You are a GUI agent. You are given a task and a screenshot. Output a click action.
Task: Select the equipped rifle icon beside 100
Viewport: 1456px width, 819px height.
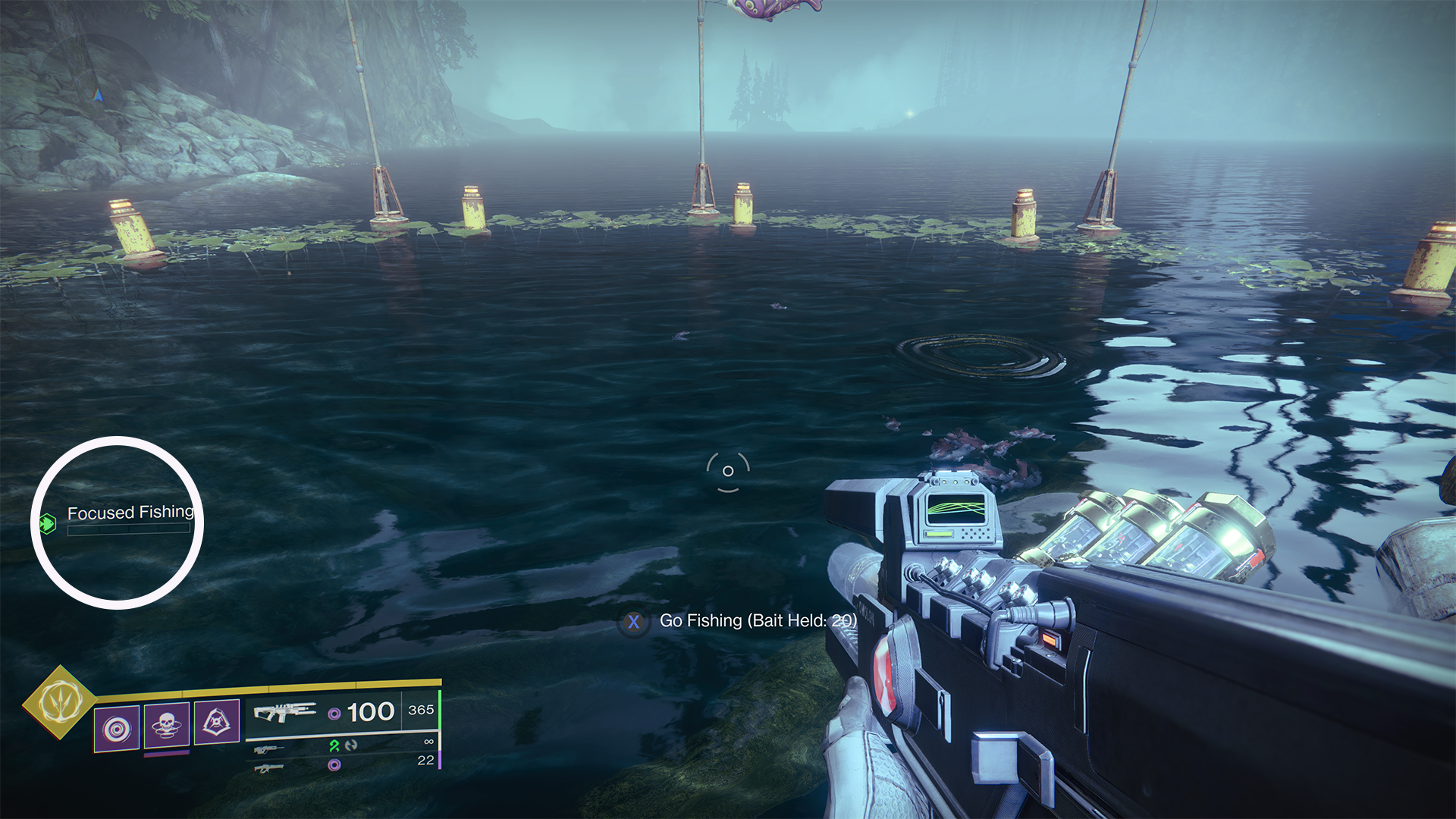pyautogui.click(x=284, y=712)
